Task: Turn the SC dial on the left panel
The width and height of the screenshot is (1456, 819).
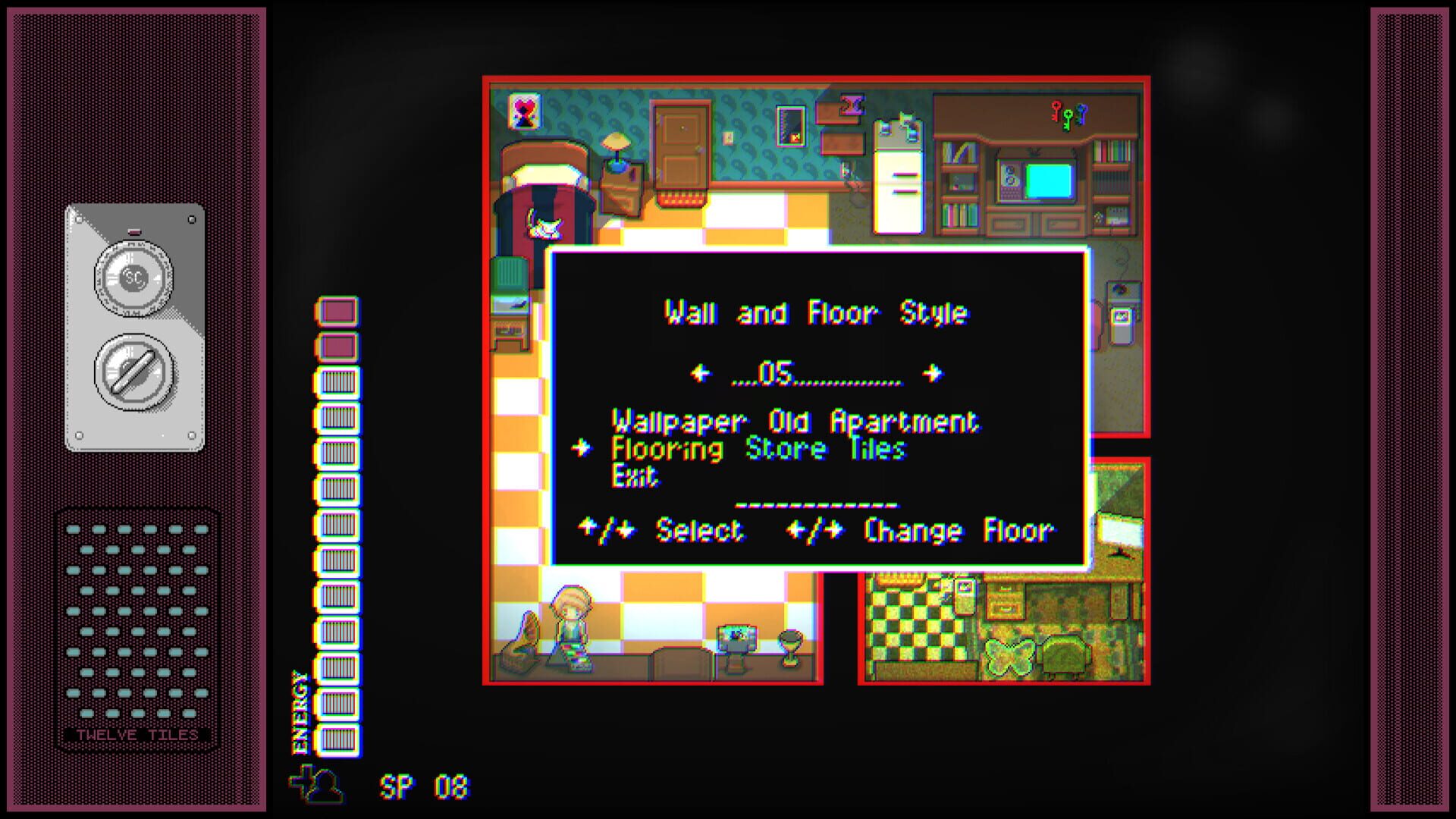Action: 135,279
